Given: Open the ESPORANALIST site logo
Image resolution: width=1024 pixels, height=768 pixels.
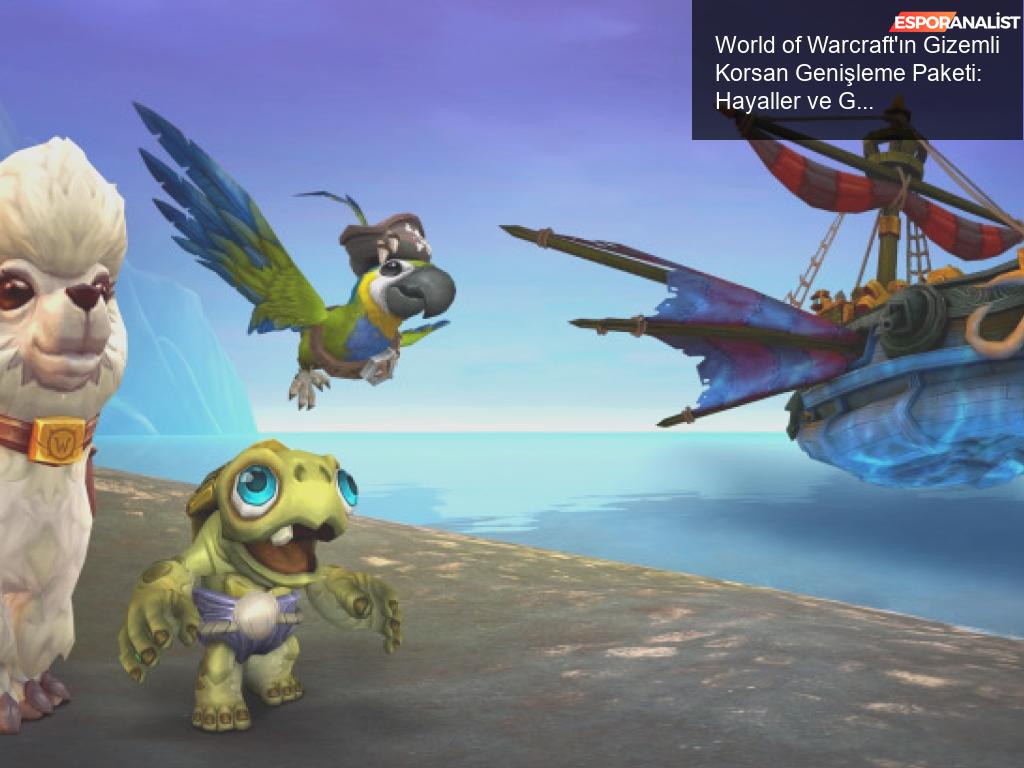Looking at the screenshot, I should 955,22.
